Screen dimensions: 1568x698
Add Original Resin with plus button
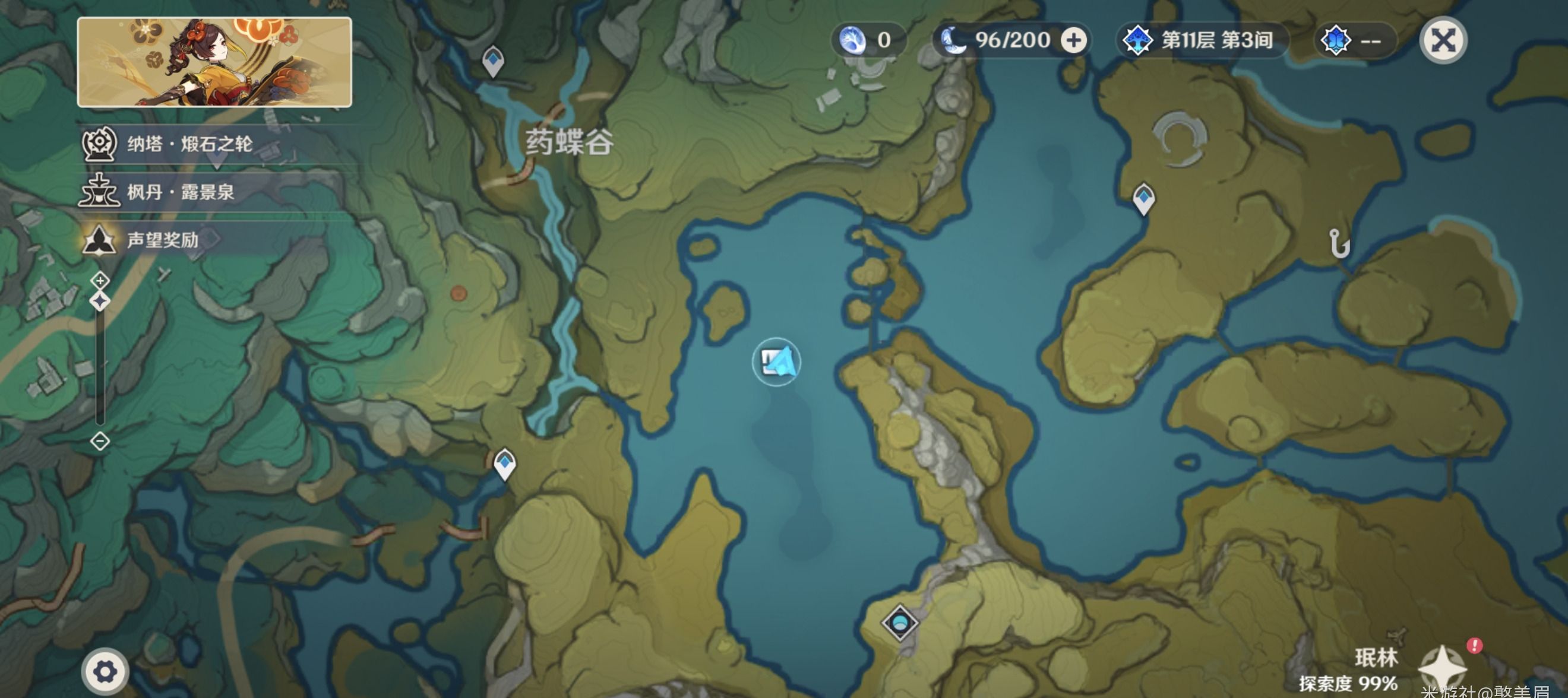click(x=1073, y=41)
